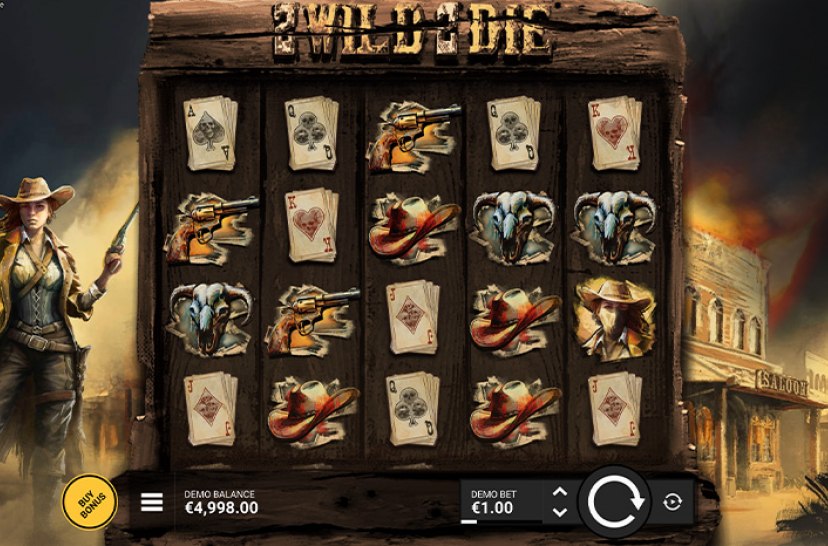Viewport: 828px width, 546px height.
Task: Open the hamburger menu
Action: [x=151, y=502]
